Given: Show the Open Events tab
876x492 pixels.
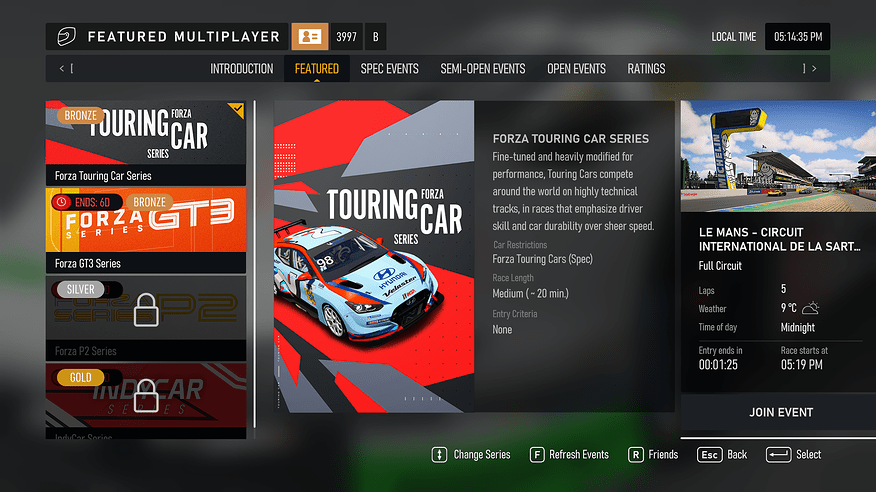Looking at the screenshot, I should coord(576,69).
